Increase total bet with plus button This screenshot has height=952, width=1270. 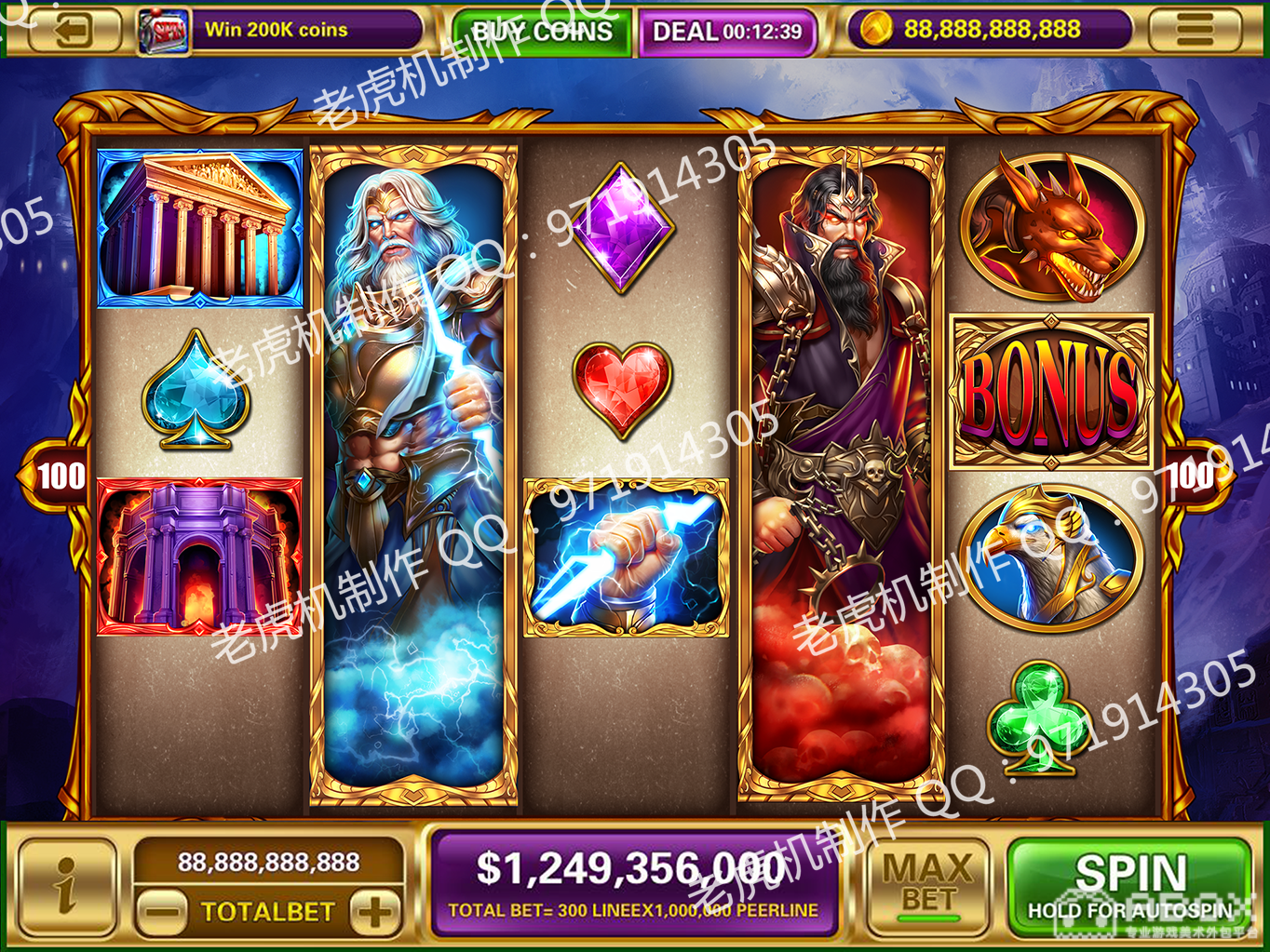point(376,911)
